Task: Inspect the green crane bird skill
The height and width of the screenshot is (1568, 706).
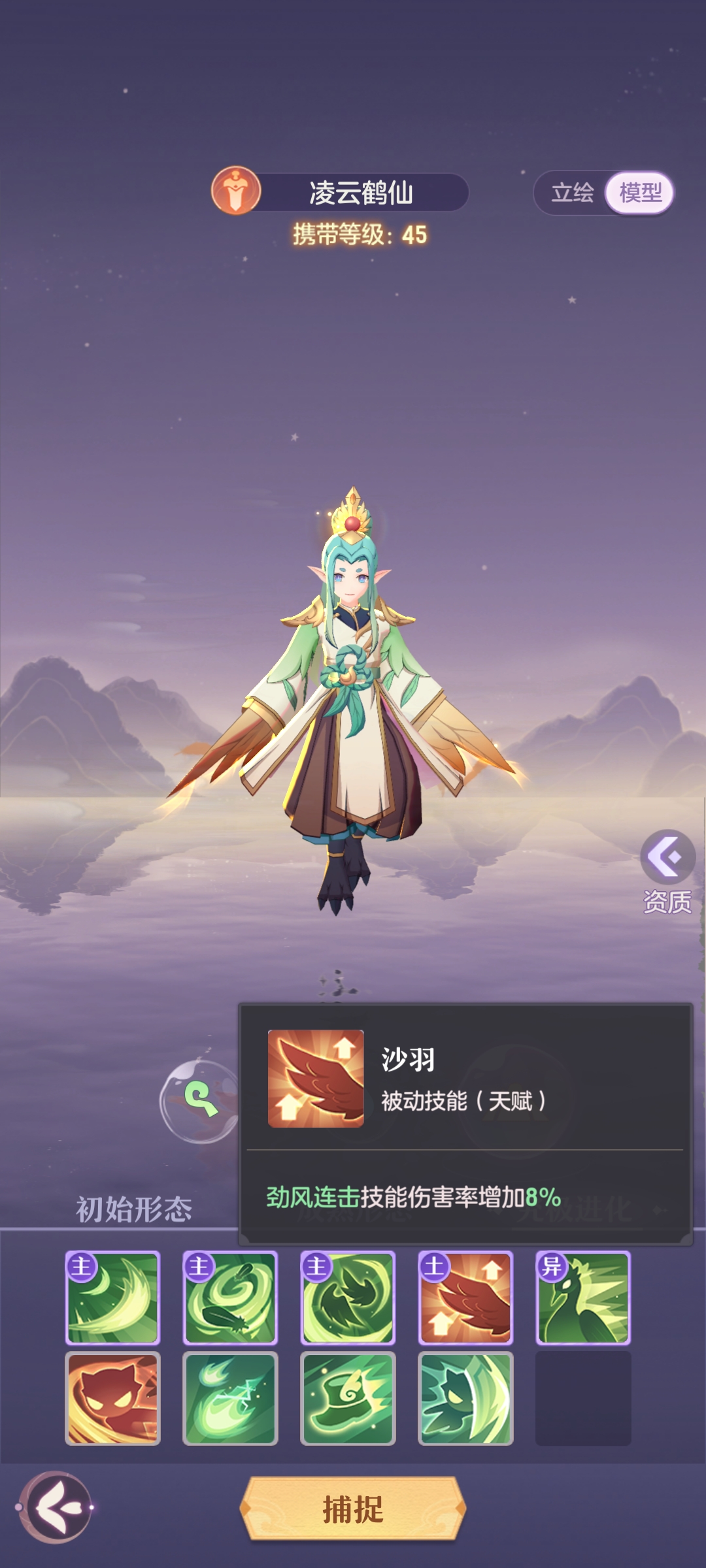Action: tap(583, 1298)
